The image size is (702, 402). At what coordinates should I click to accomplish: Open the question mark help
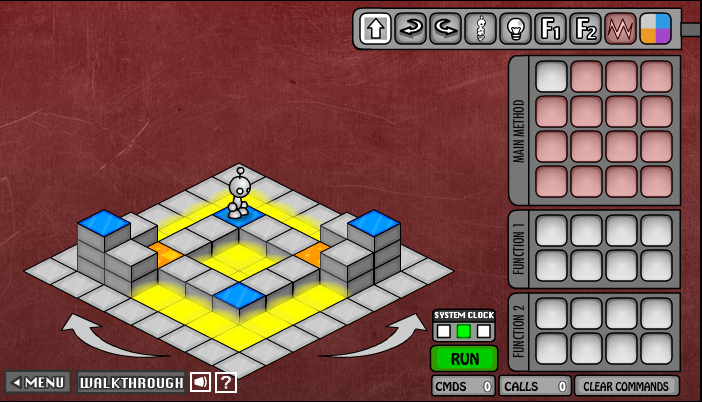[226, 382]
